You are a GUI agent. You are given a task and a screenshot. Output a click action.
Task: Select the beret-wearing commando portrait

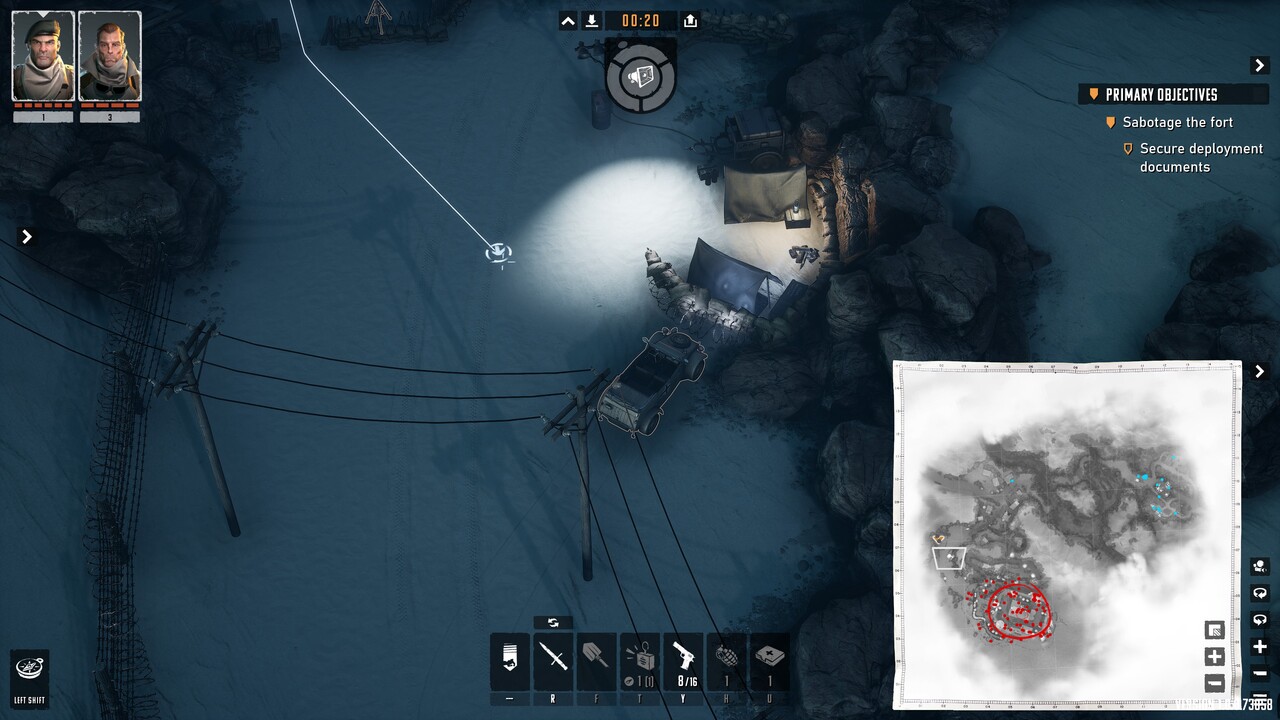pyautogui.click(x=43, y=56)
